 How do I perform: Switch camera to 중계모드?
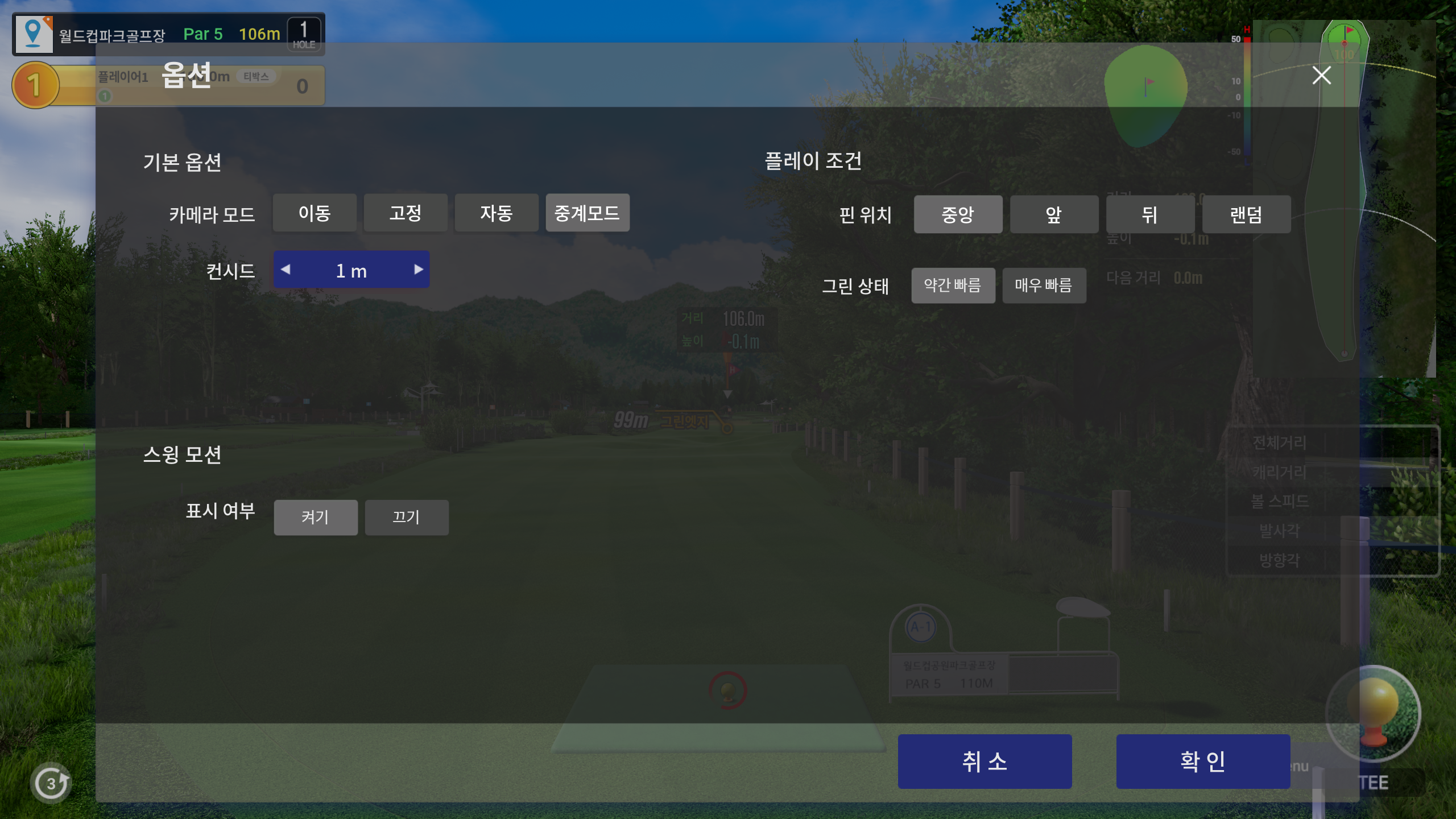(588, 213)
